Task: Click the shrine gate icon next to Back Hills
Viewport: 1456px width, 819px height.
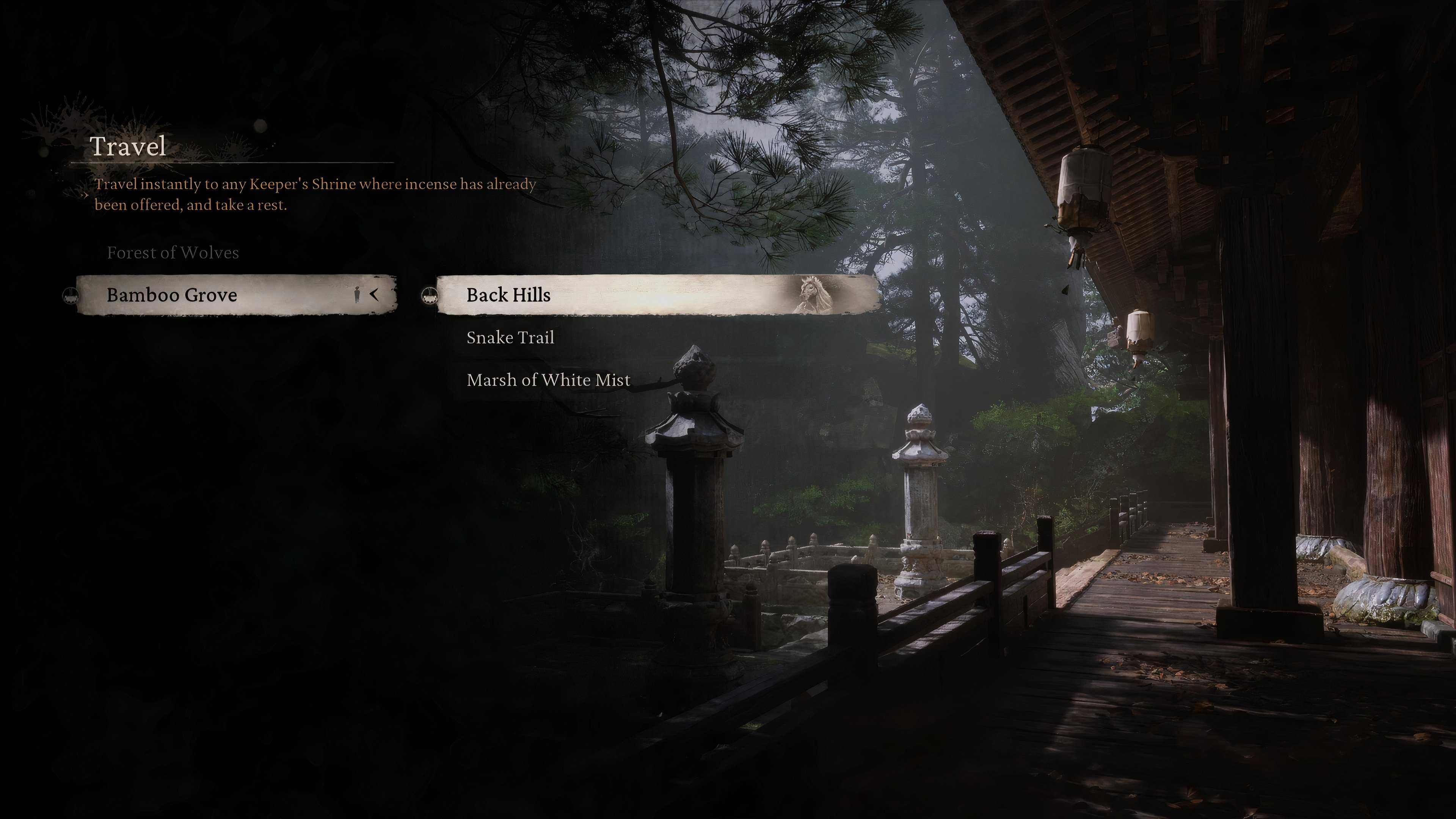Action: point(430,295)
